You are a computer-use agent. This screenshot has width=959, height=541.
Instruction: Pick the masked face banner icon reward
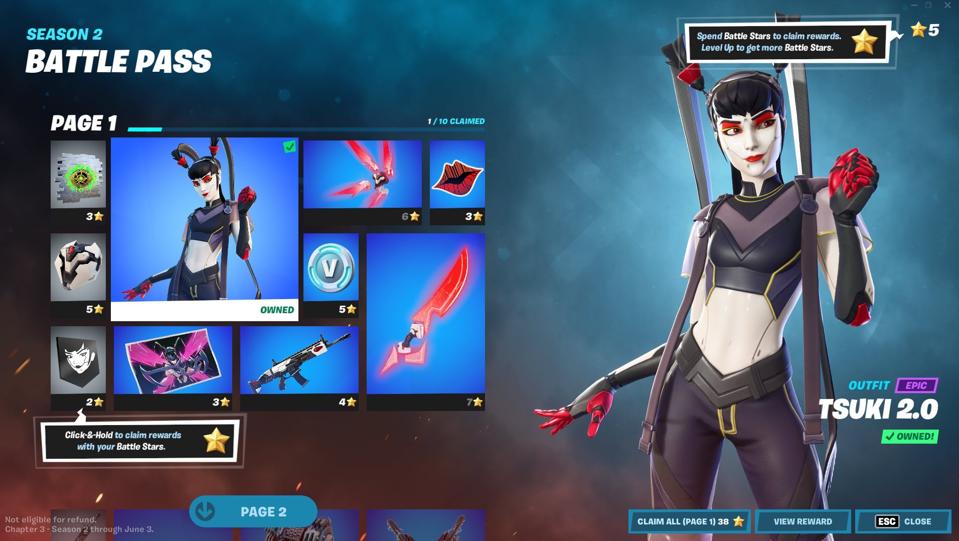[x=78, y=360]
